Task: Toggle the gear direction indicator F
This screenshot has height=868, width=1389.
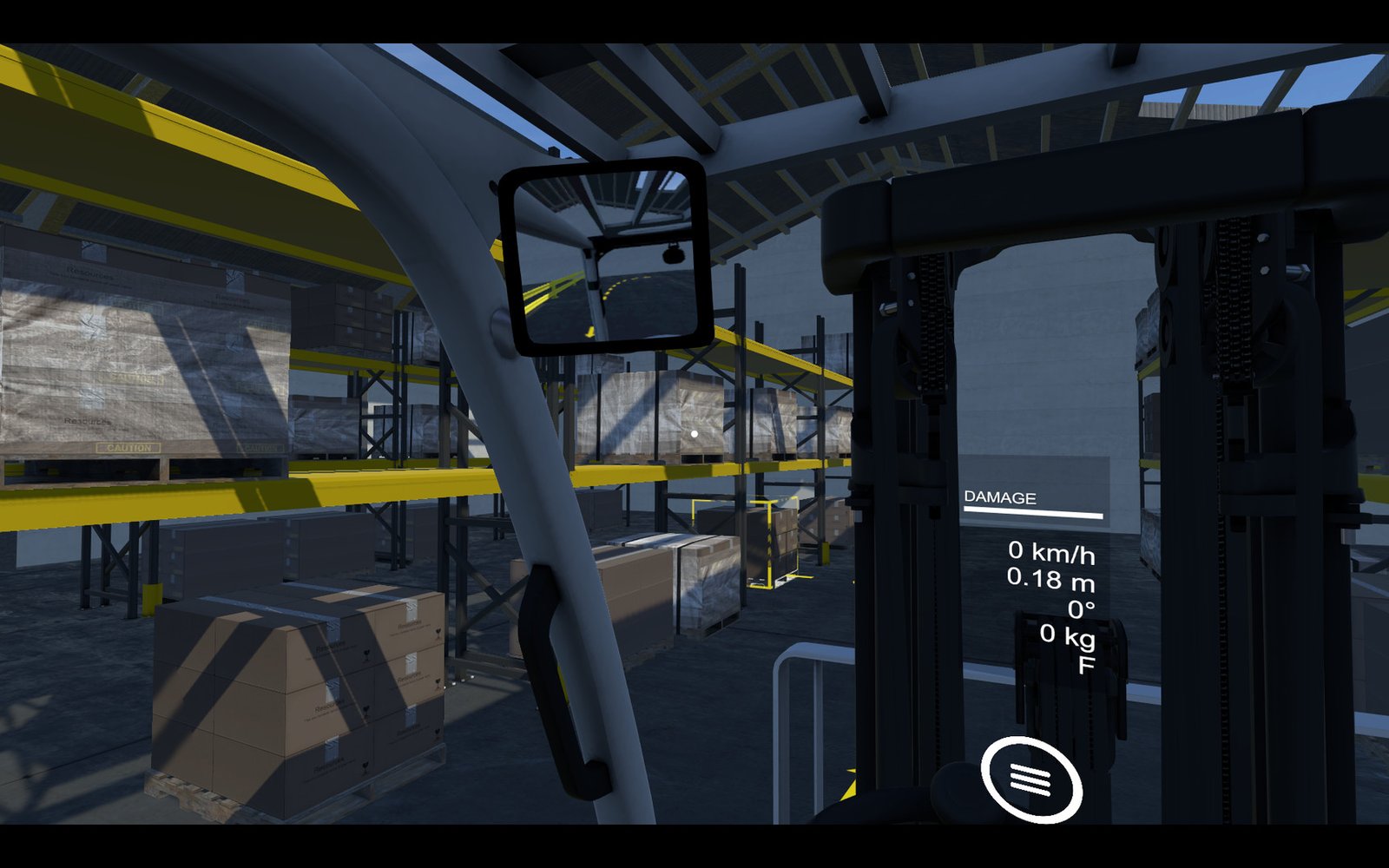Action: click(x=1088, y=665)
